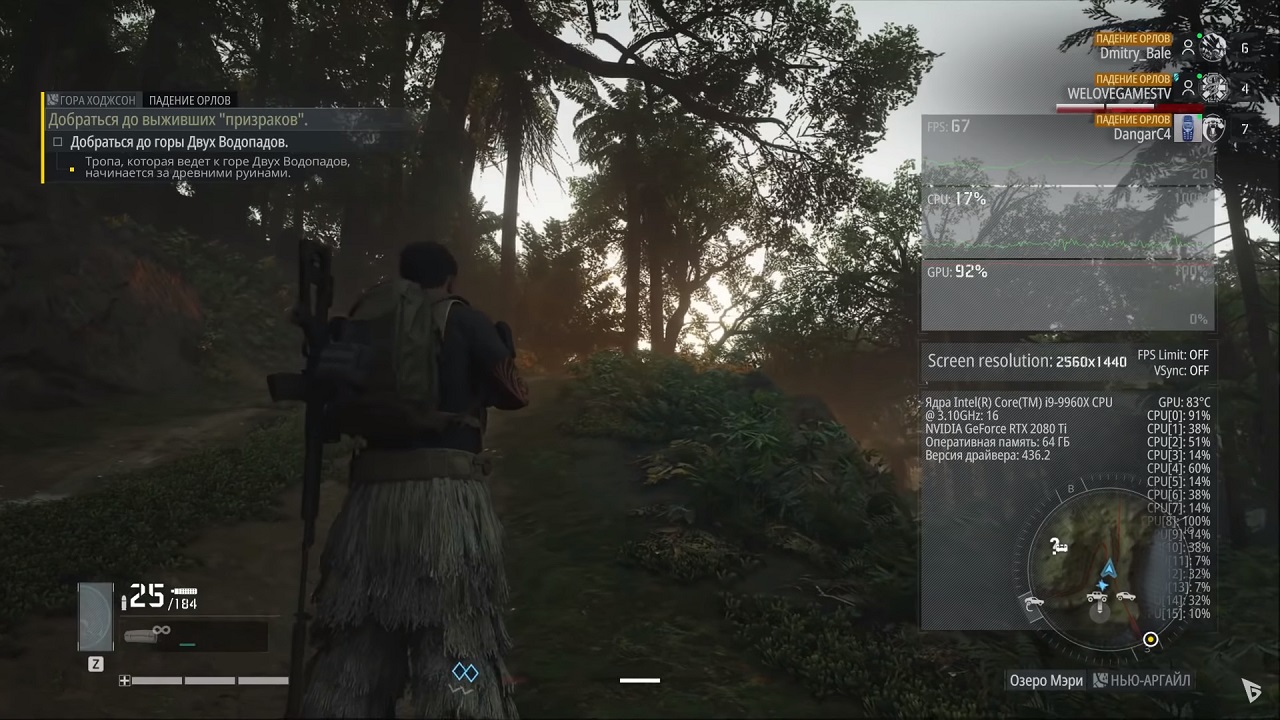Choose DangarC4's Nokia phone avatar

1186,129
